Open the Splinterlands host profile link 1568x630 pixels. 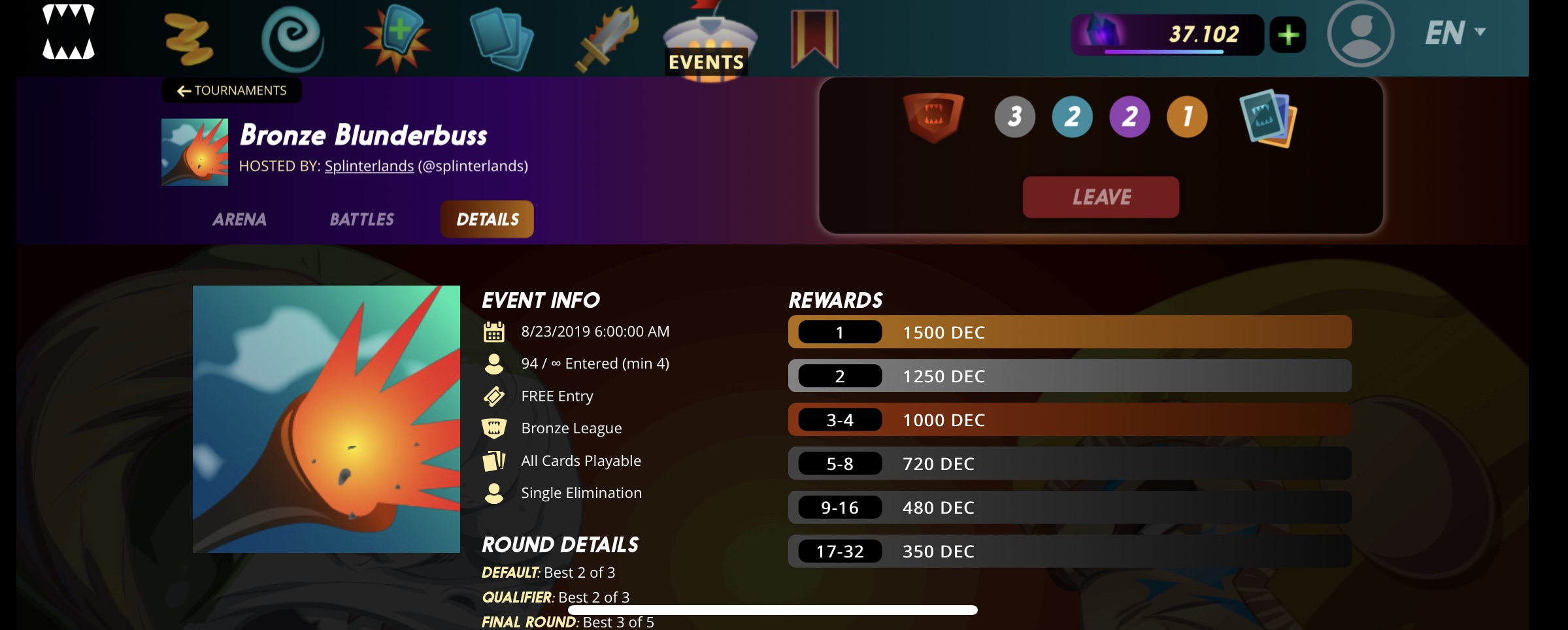[369, 167]
